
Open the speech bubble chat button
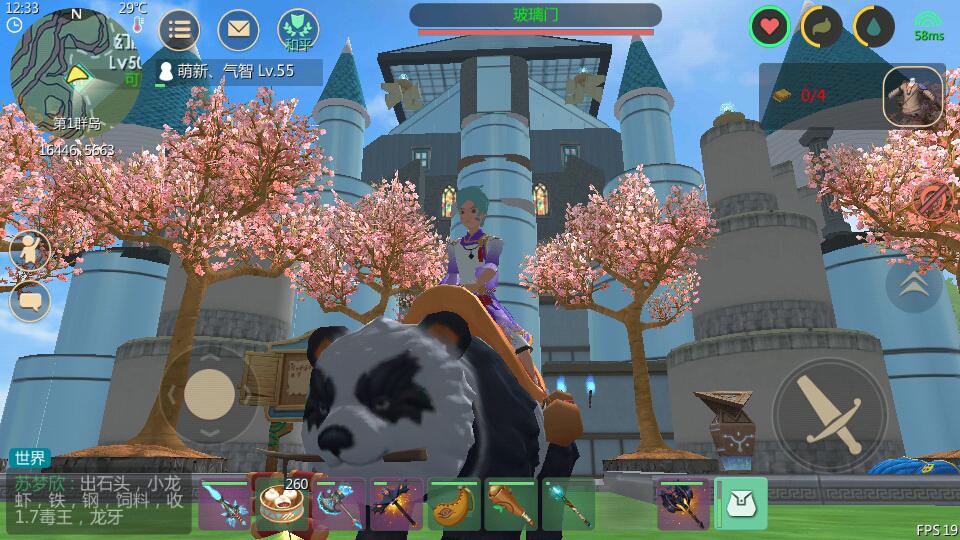(x=30, y=300)
